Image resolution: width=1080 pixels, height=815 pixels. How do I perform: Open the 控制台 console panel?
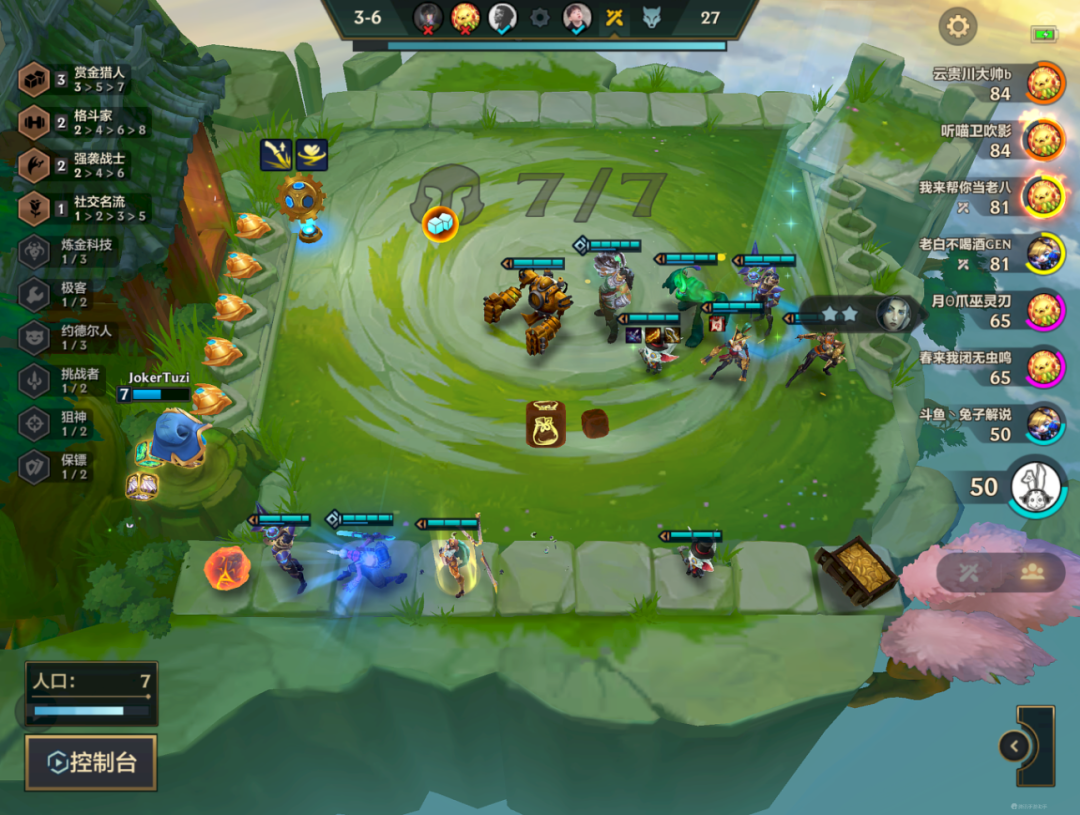coord(91,763)
